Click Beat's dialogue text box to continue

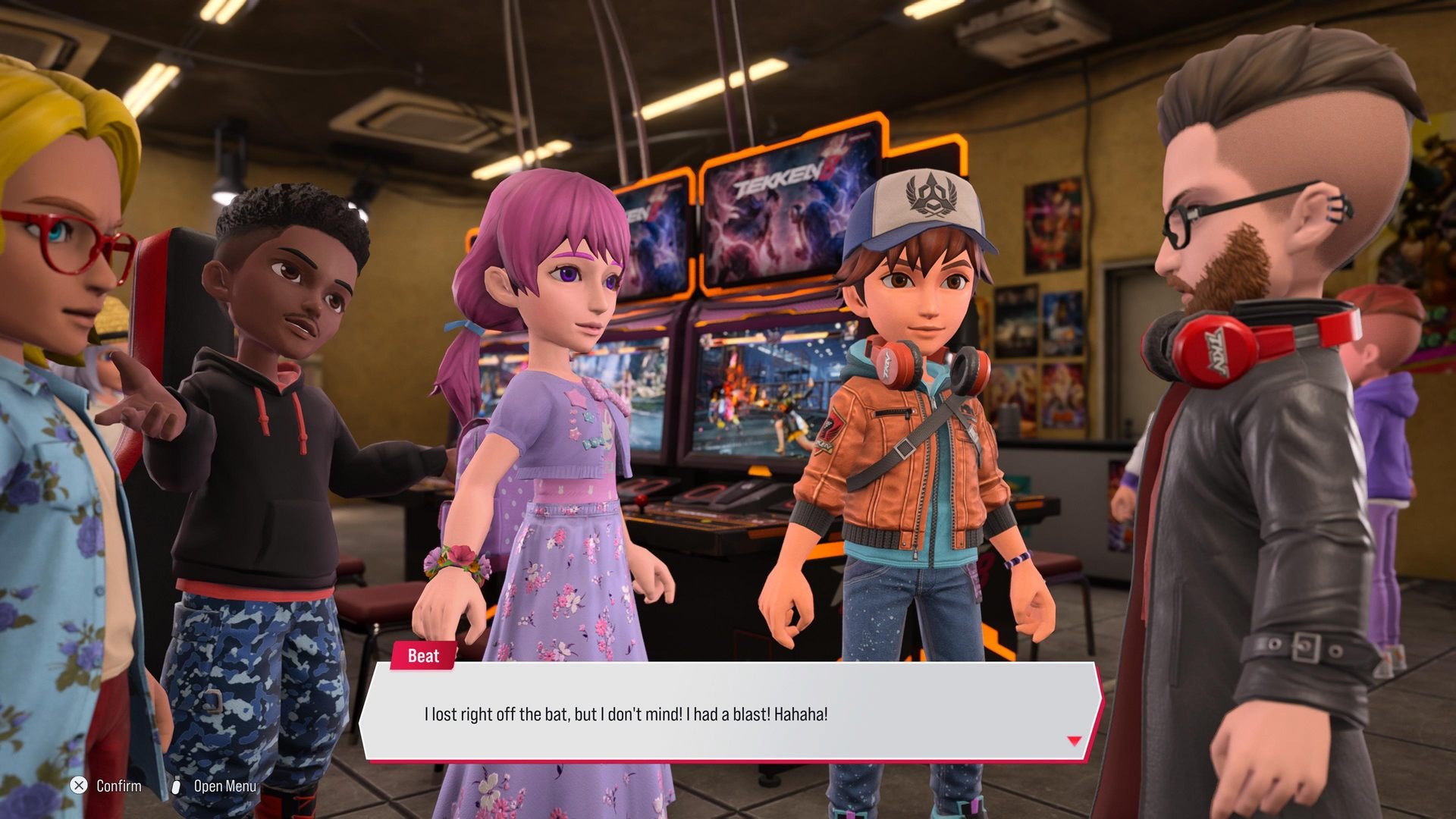click(730, 713)
